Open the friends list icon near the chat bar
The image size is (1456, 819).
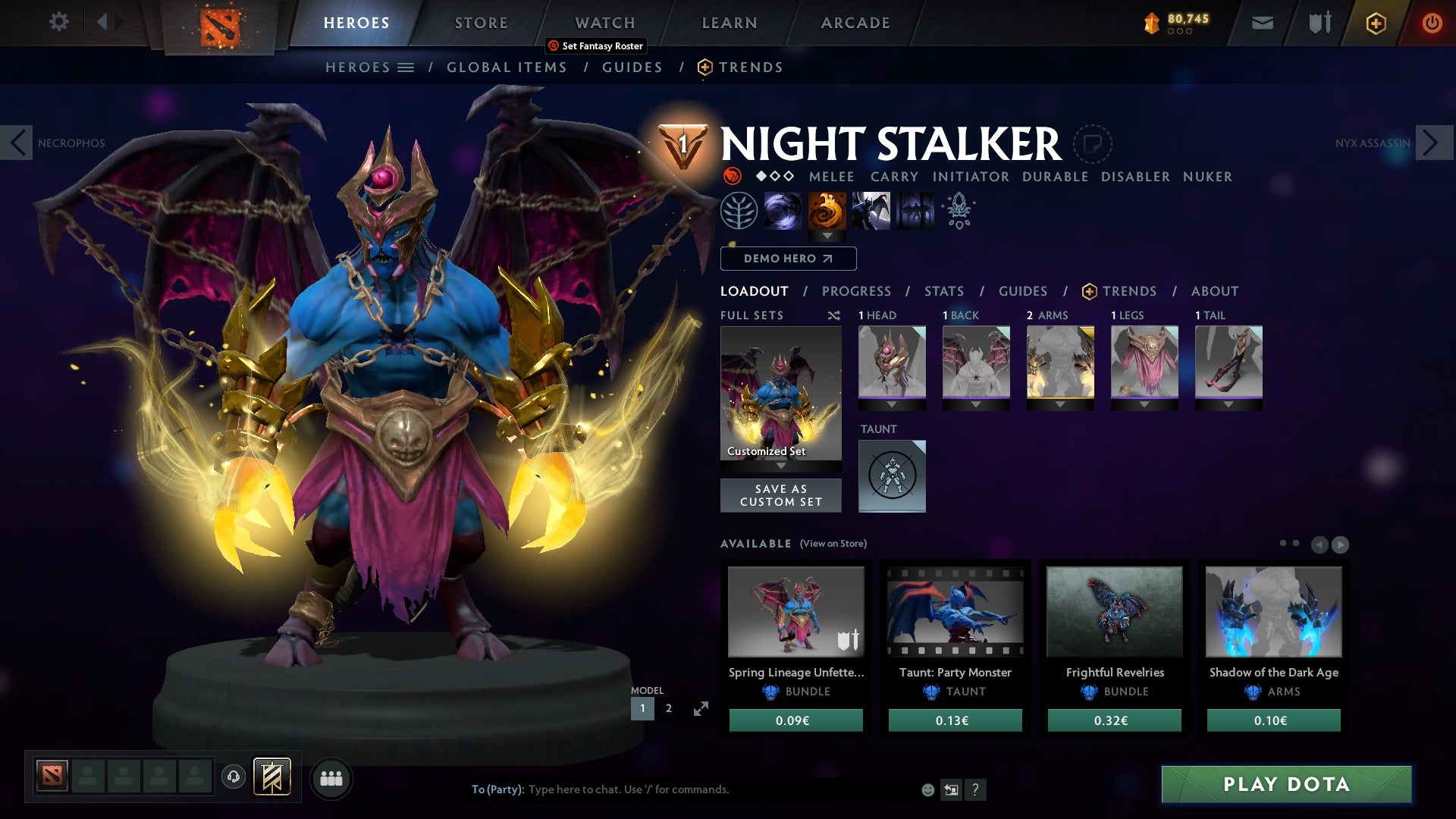point(331,778)
